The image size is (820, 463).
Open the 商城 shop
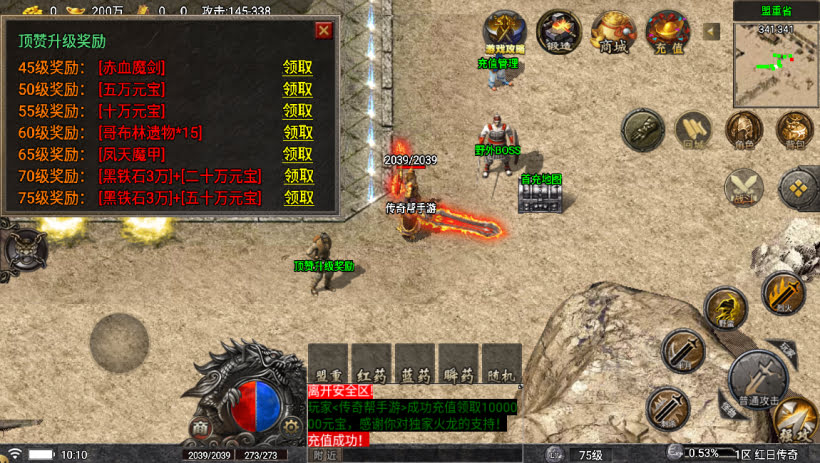point(613,32)
